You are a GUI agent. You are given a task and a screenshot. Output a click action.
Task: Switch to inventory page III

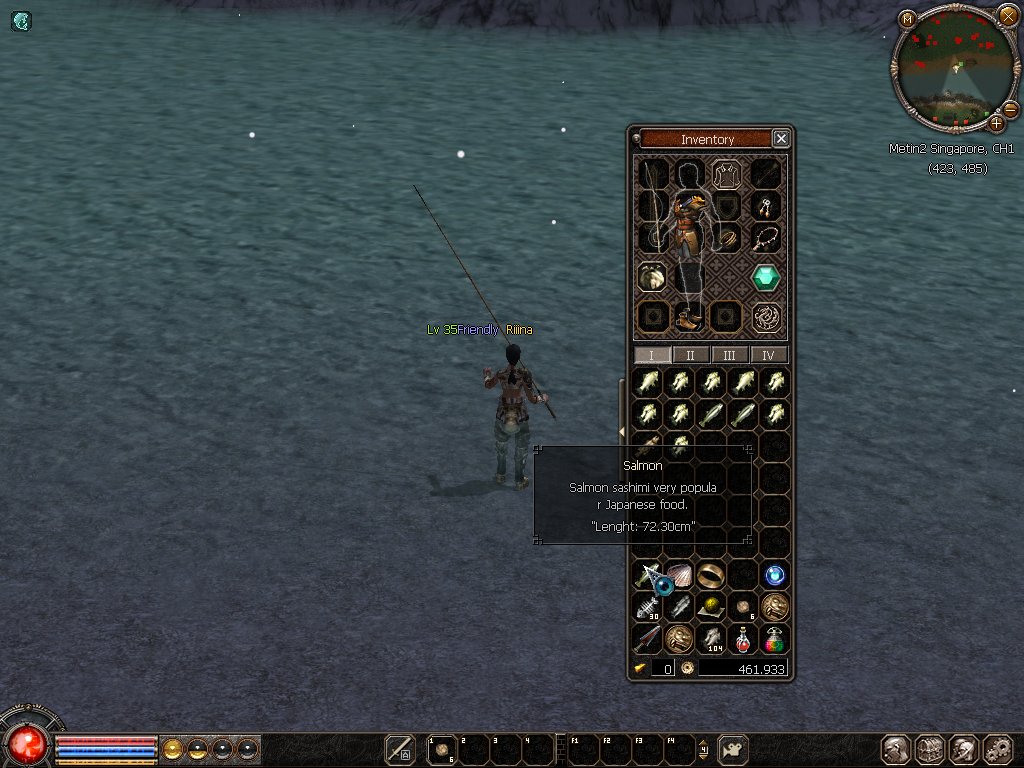(730, 355)
